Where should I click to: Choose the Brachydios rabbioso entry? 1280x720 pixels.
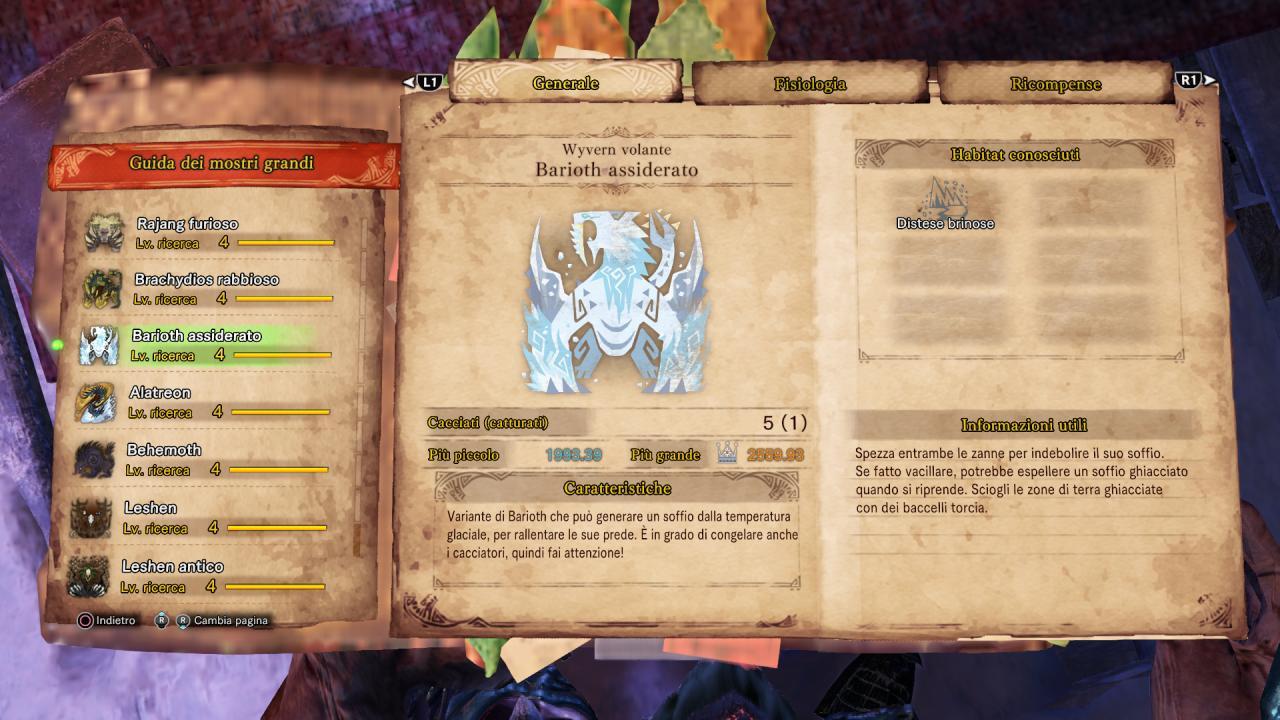click(x=206, y=288)
